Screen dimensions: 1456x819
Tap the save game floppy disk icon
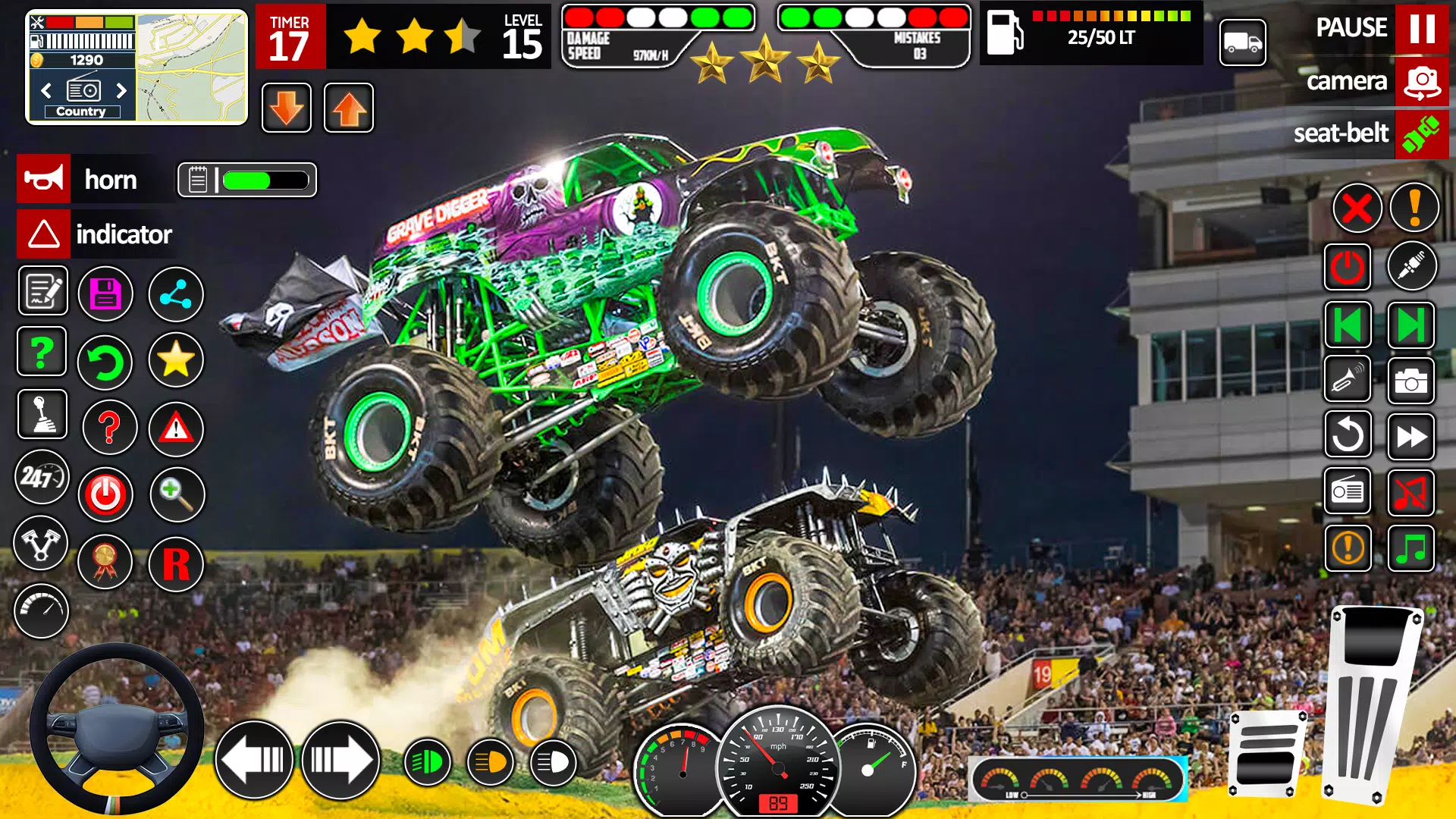[x=105, y=293]
